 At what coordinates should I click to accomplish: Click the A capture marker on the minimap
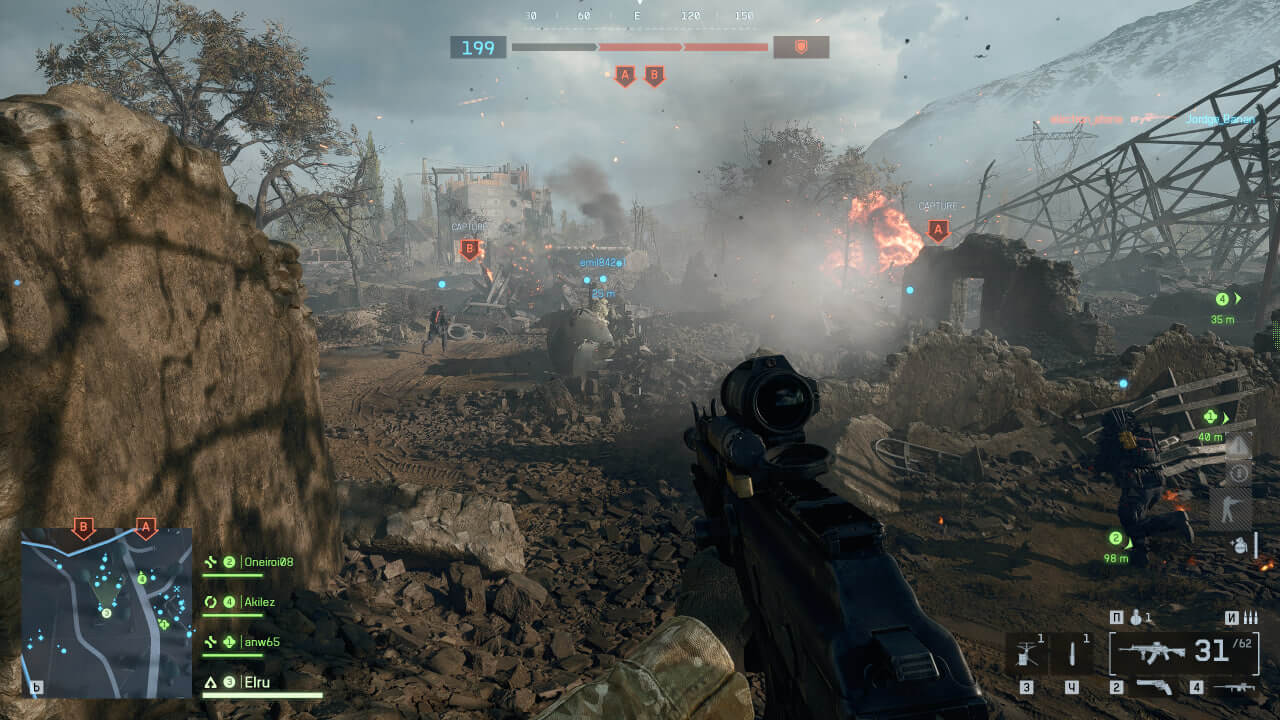(x=146, y=527)
